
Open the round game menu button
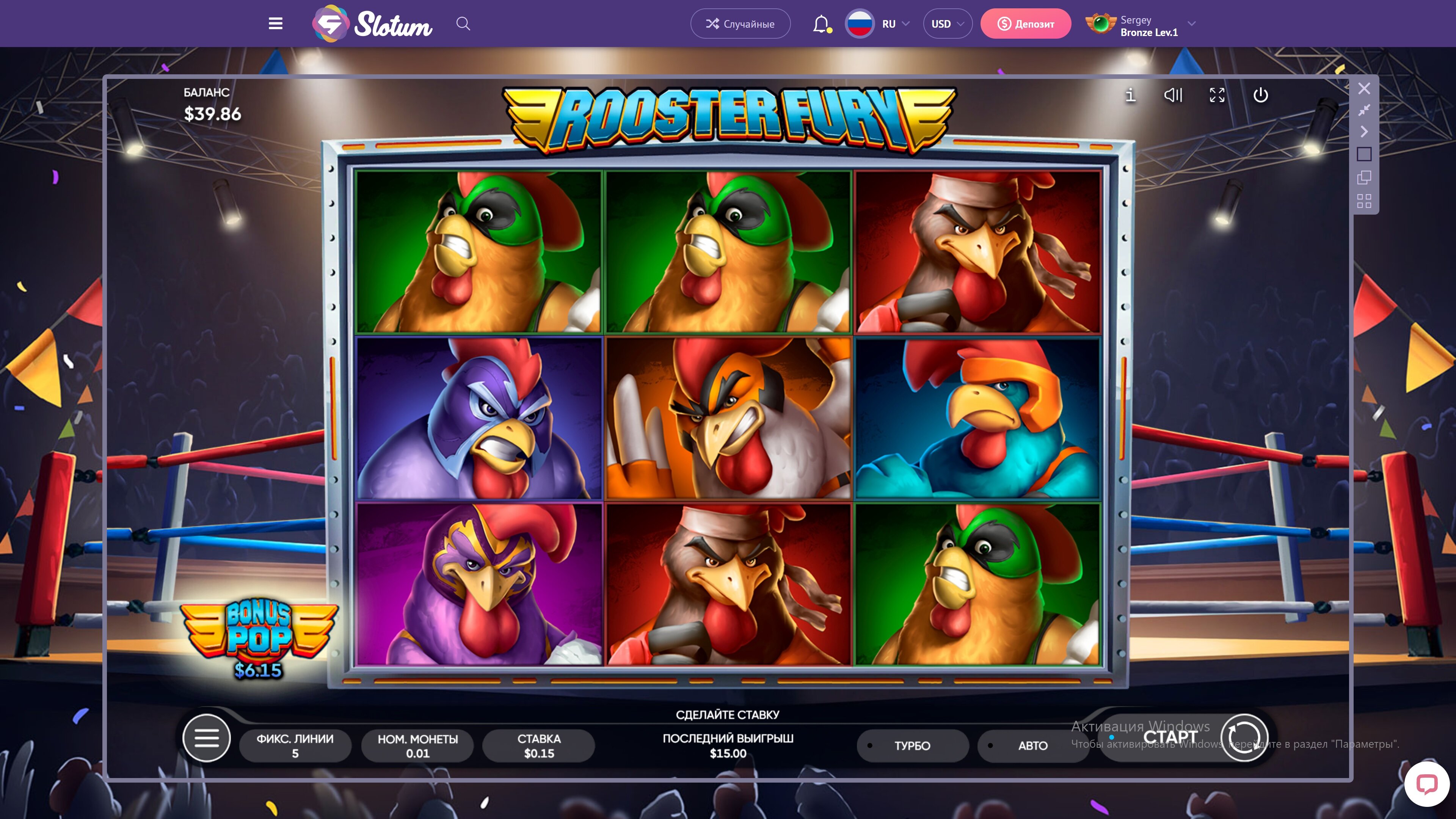[206, 737]
